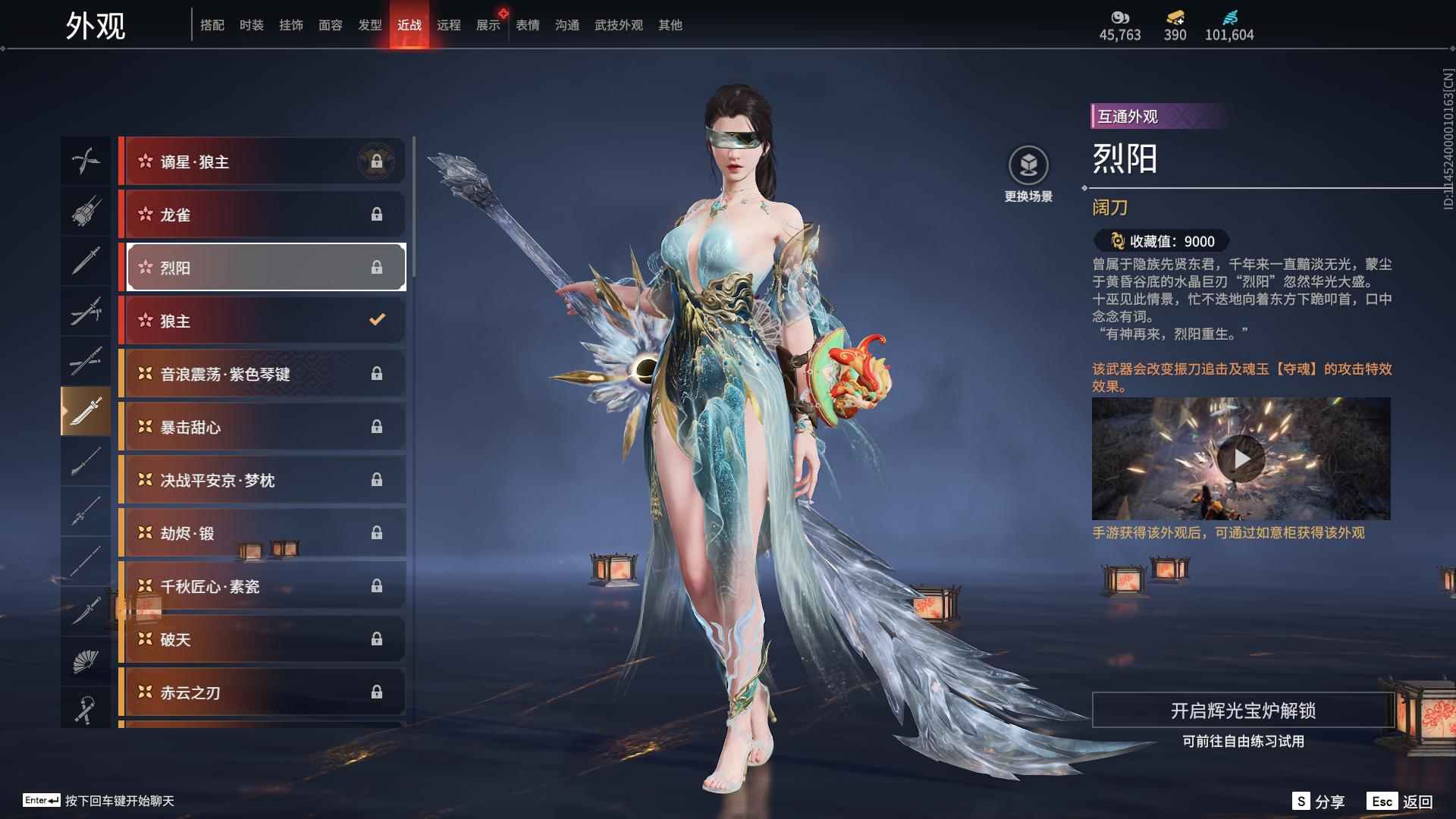Open the rope dart weapon category icon
The width and height of the screenshot is (1456, 819).
pyautogui.click(x=86, y=709)
